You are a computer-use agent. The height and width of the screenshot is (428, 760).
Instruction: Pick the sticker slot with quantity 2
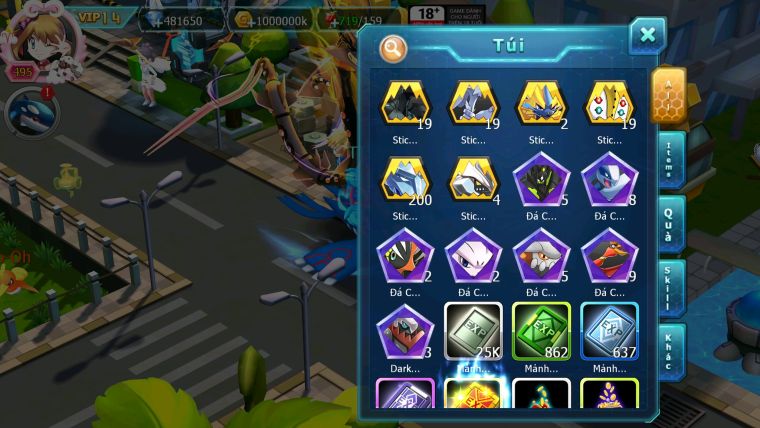coord(541,103)
